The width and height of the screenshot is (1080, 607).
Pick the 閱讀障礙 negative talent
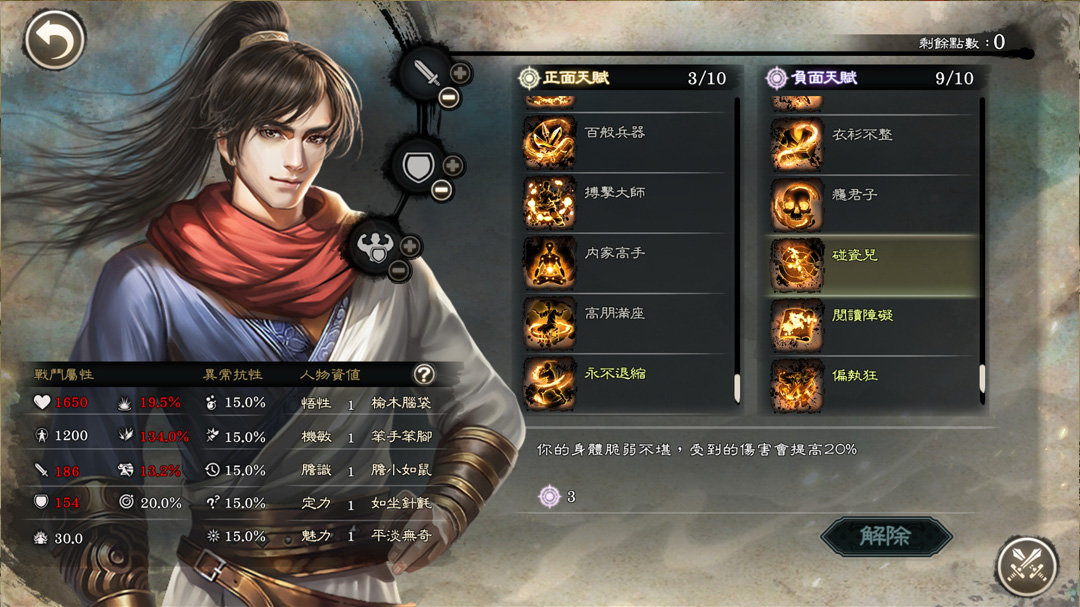(x=876, y=325)
